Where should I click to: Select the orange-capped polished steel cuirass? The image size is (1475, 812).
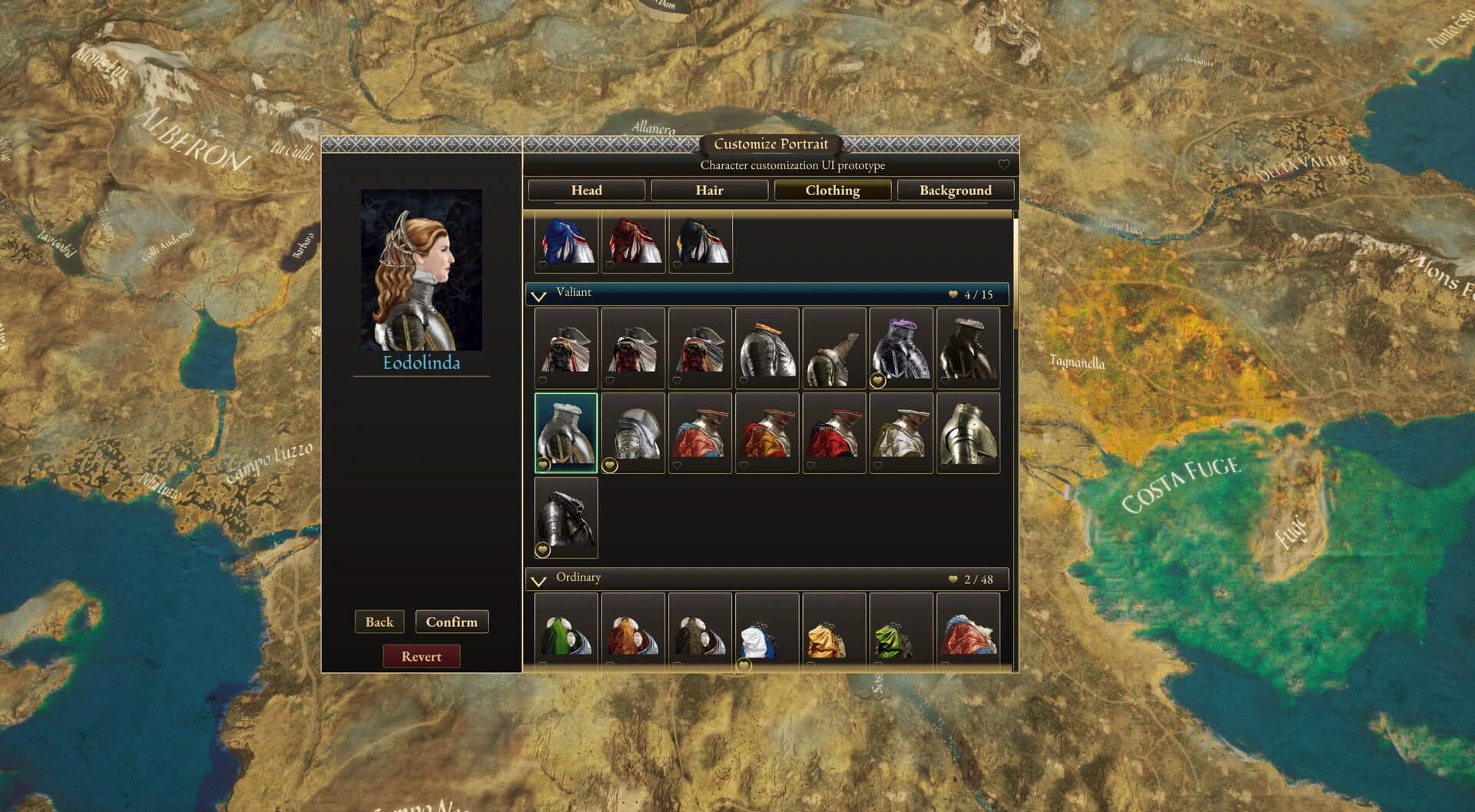pos(767,347)
